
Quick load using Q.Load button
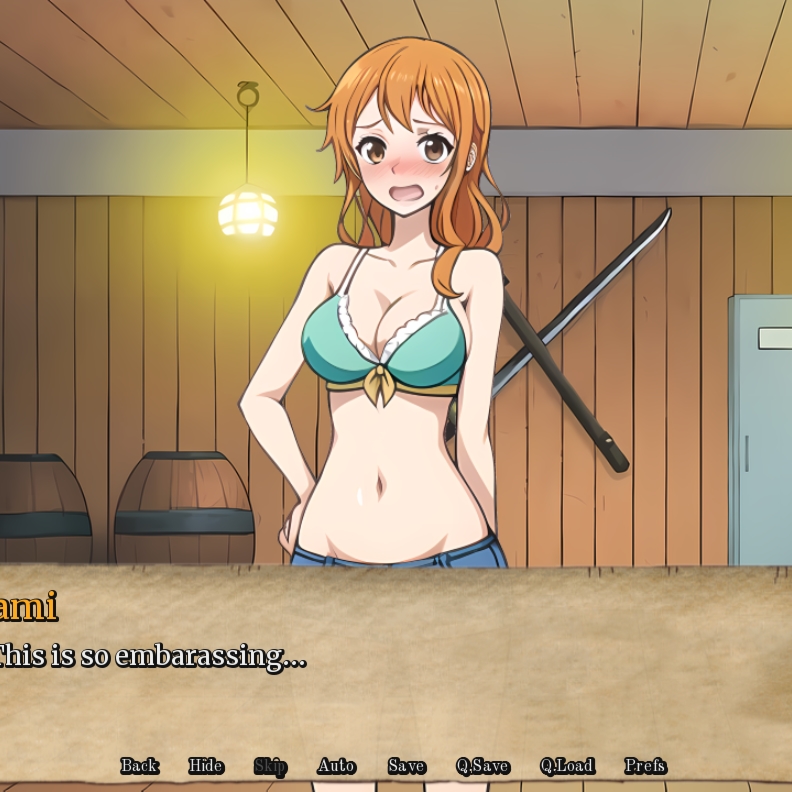566,766
